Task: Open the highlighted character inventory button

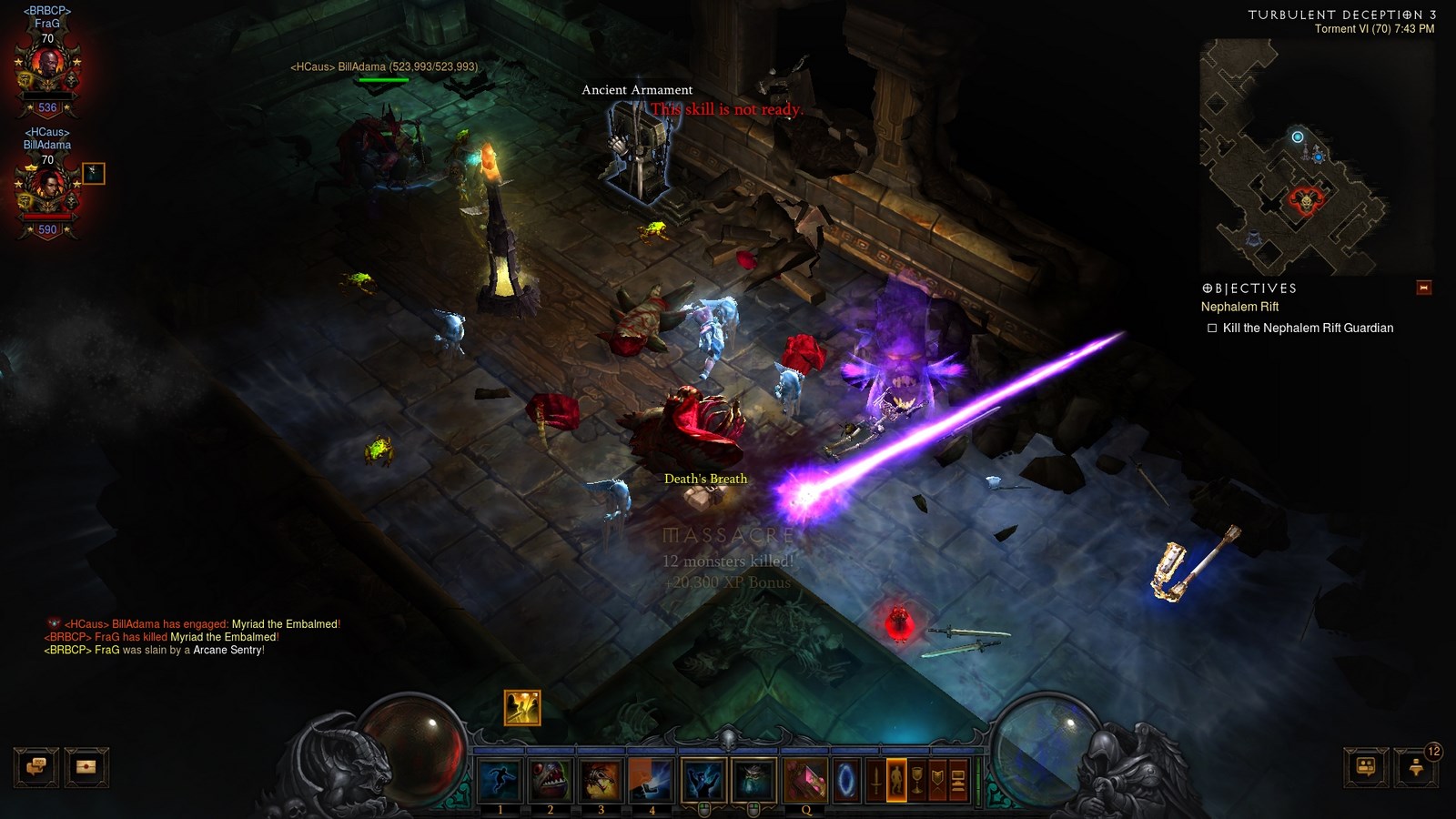Action: [896, 780]
